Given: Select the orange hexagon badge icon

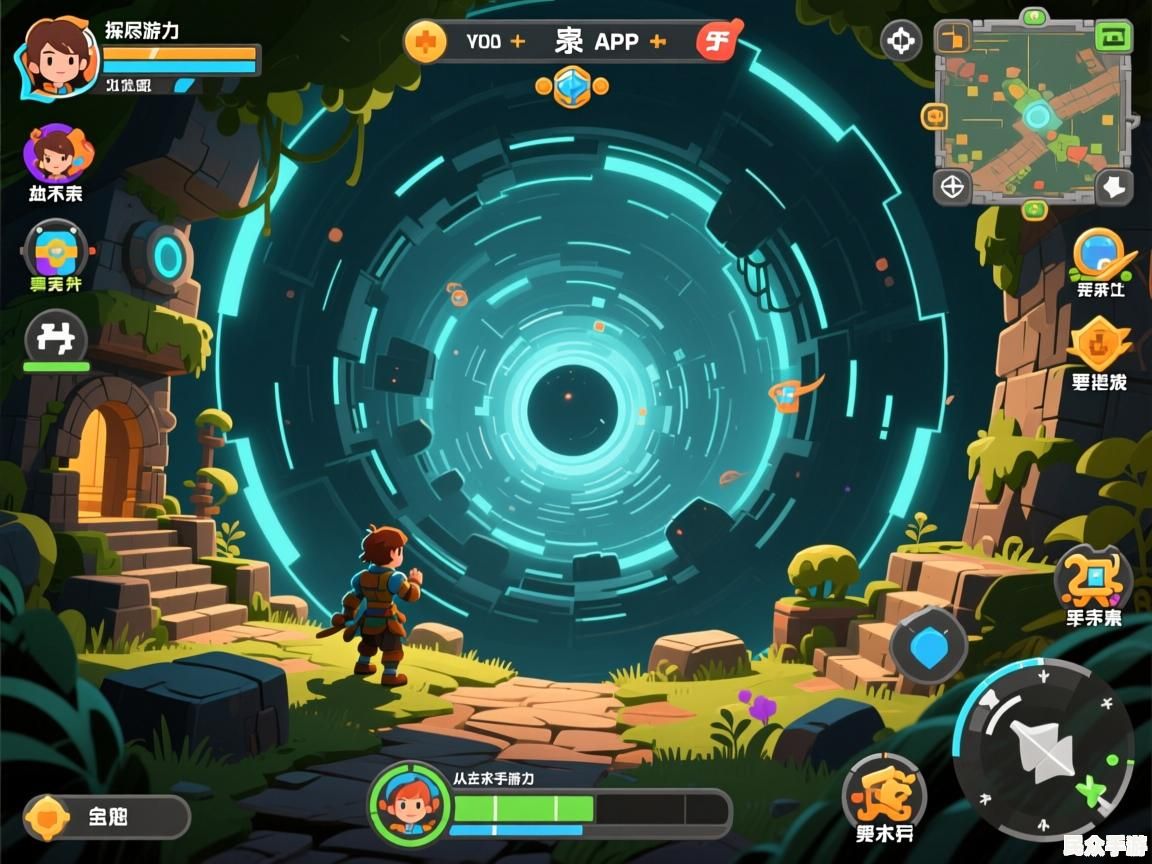Looking at the screenshot, I should point(1098,345).
